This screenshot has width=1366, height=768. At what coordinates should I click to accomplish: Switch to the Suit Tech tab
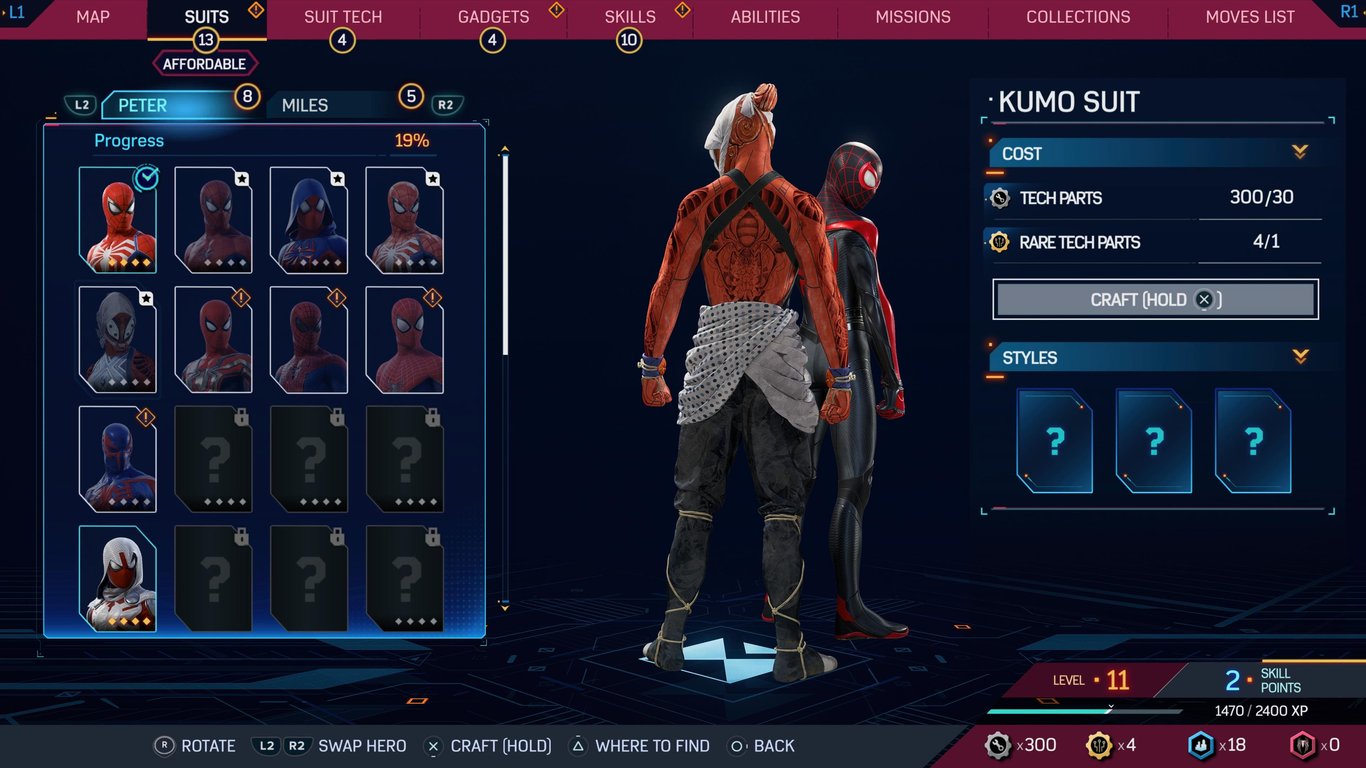[x=343, y=17]
